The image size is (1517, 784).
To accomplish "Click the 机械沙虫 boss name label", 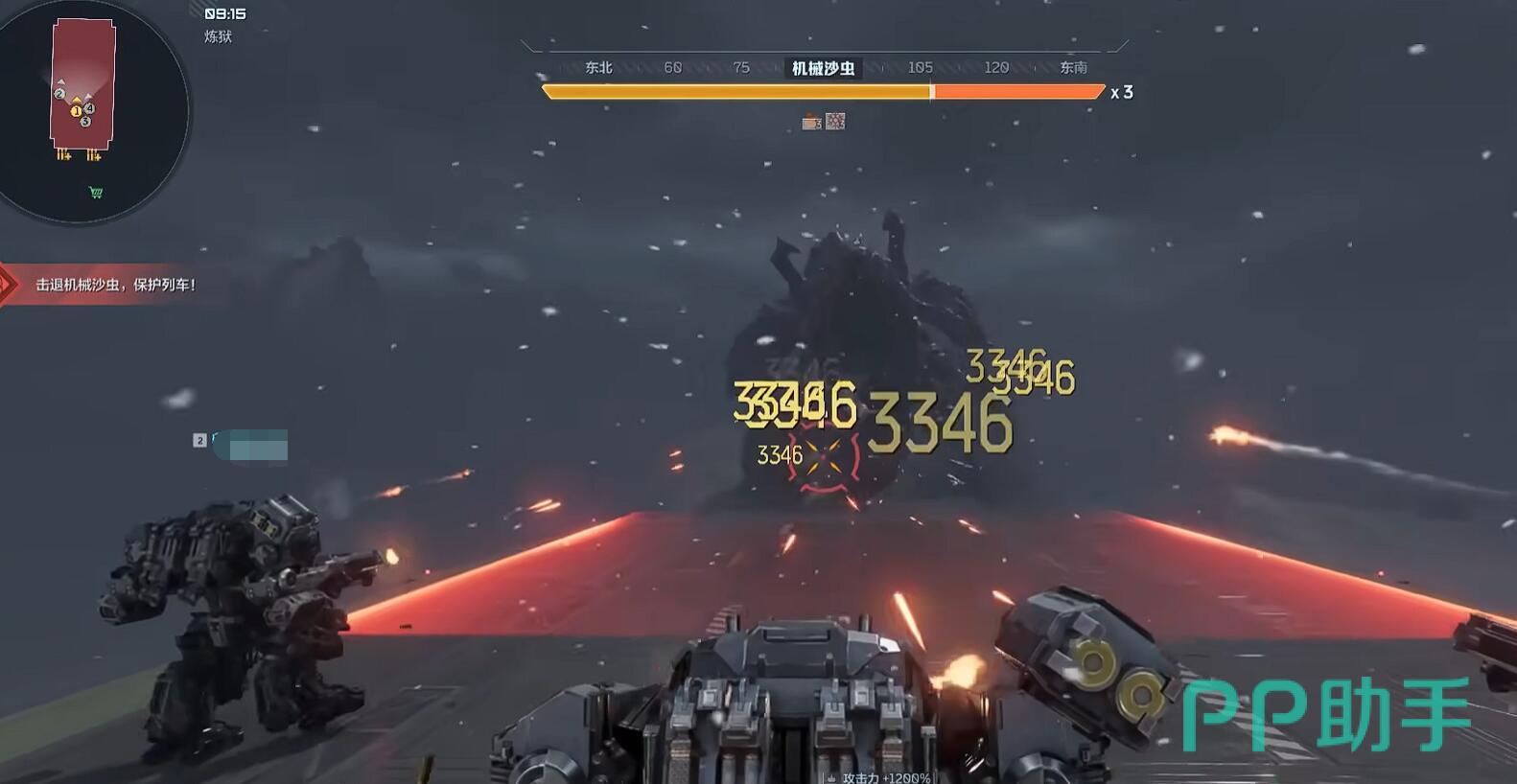I will point(823,68).
